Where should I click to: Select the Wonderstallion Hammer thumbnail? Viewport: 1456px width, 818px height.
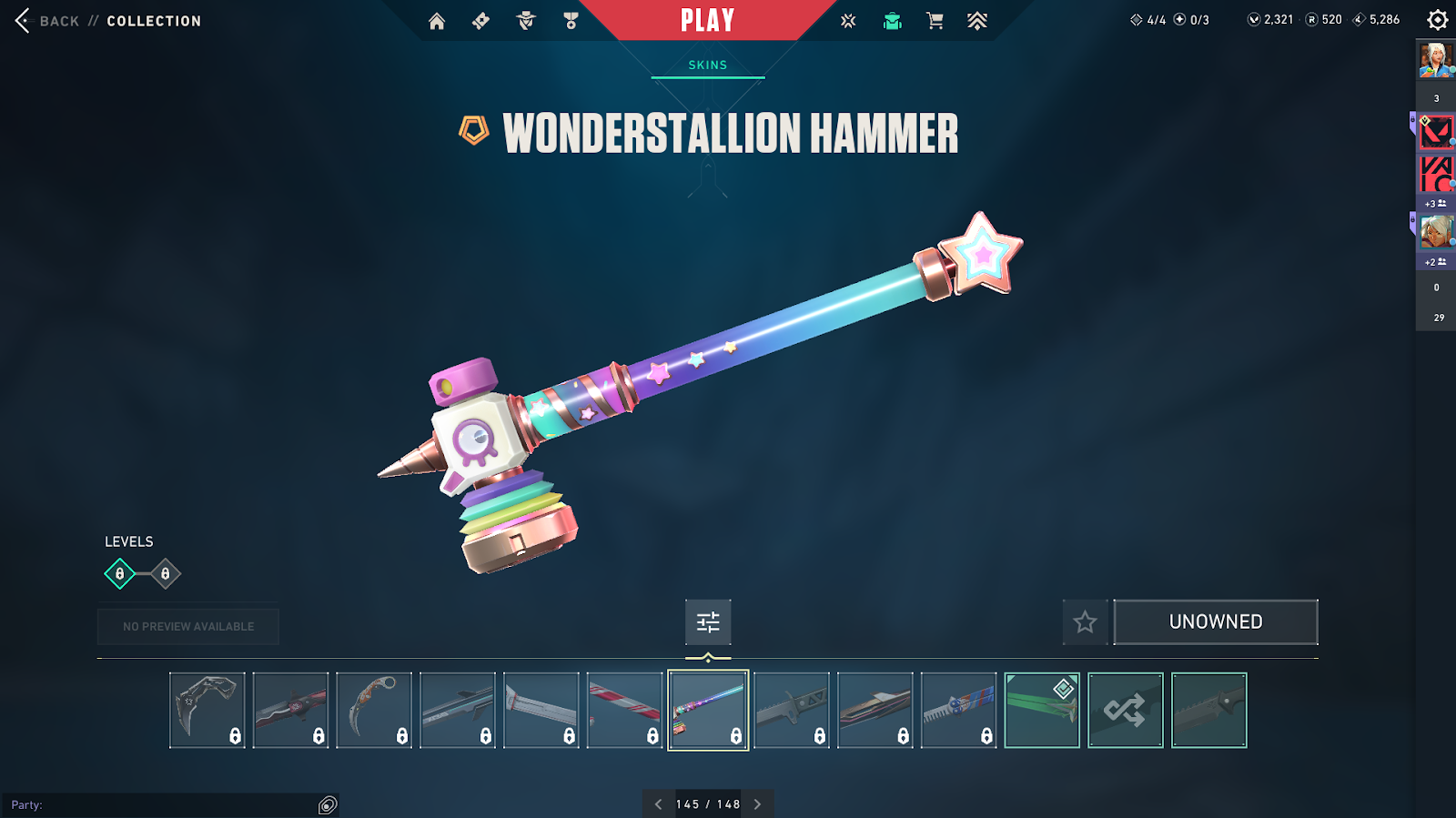pyautogui.click(x=708, y=711)
